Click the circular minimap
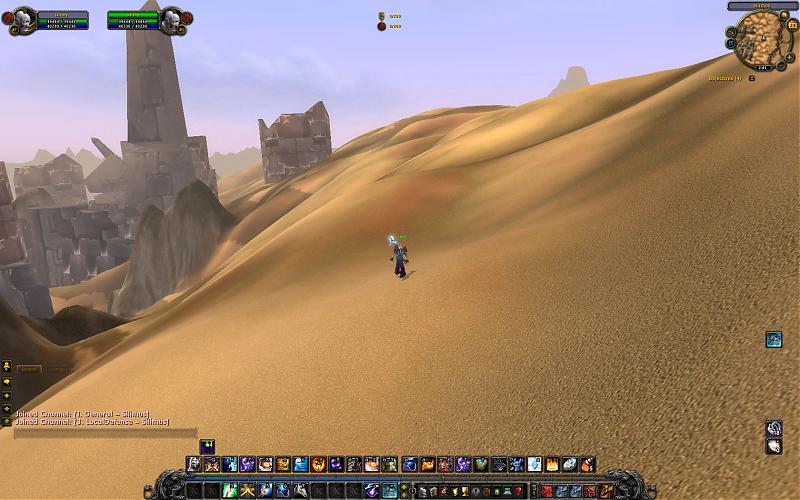This screenshot has height=500, width=800. 763,38
